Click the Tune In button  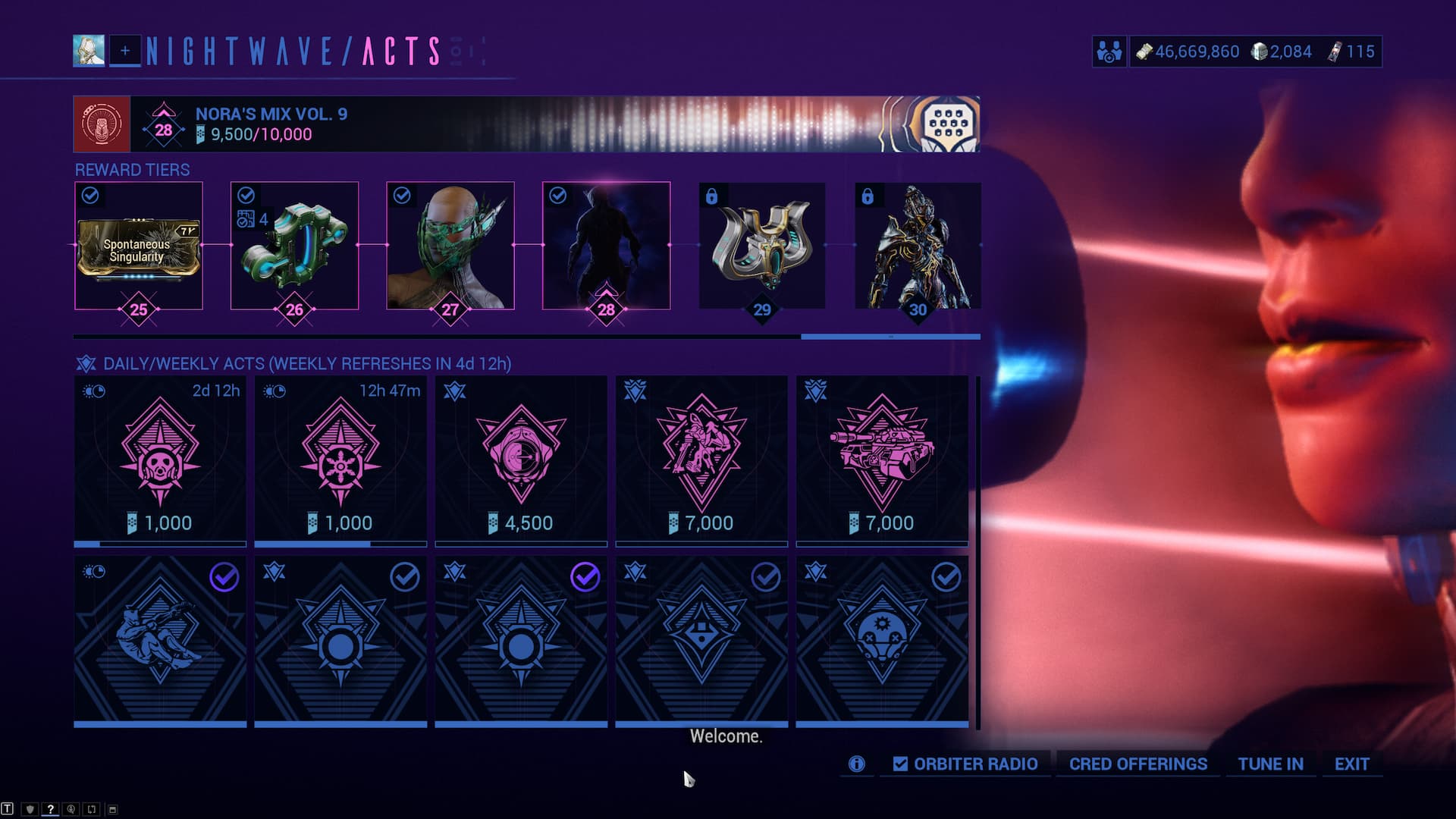1270,764
